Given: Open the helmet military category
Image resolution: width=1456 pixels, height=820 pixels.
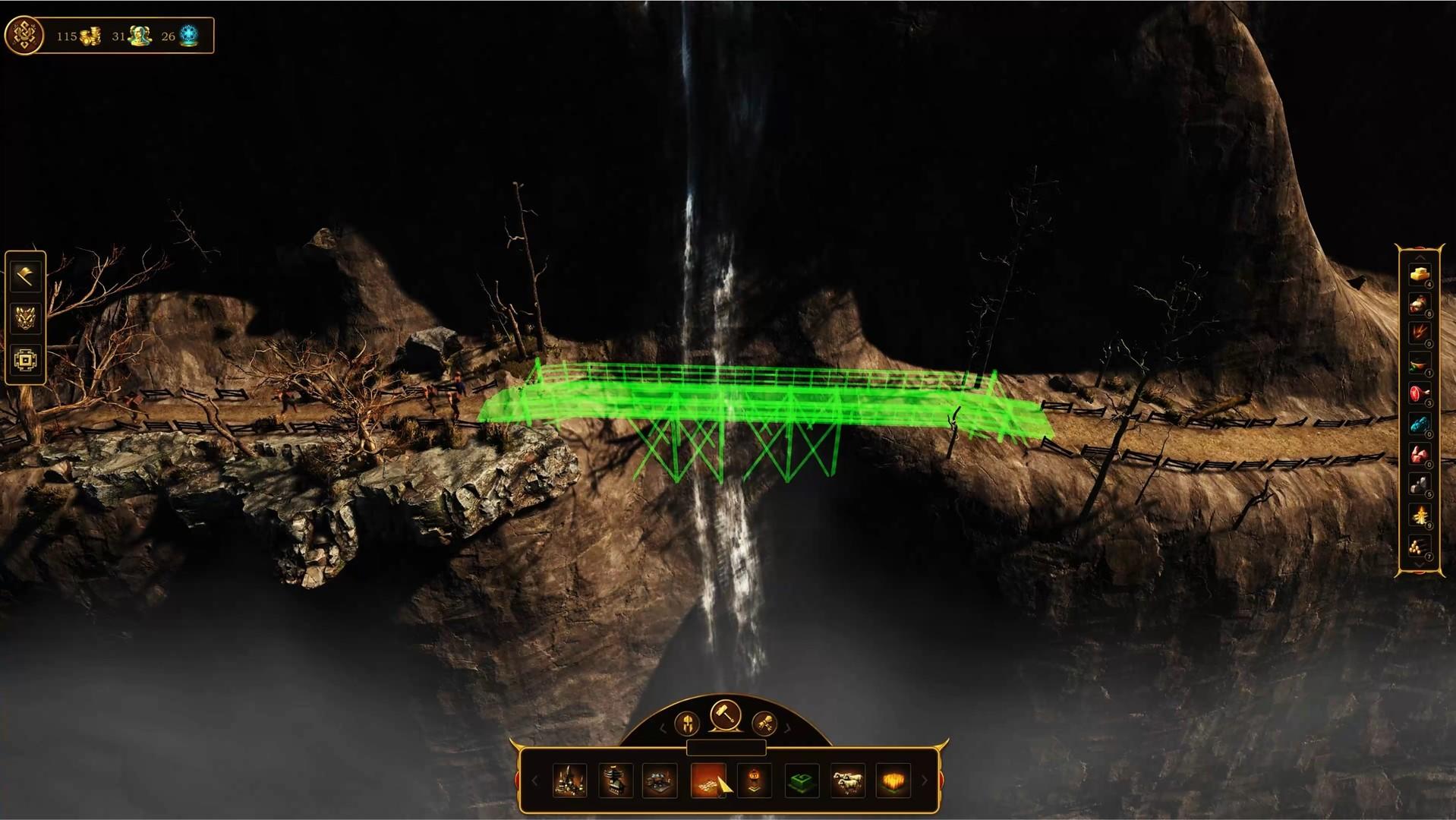Looking at the screenshot, I should [686, 724].
